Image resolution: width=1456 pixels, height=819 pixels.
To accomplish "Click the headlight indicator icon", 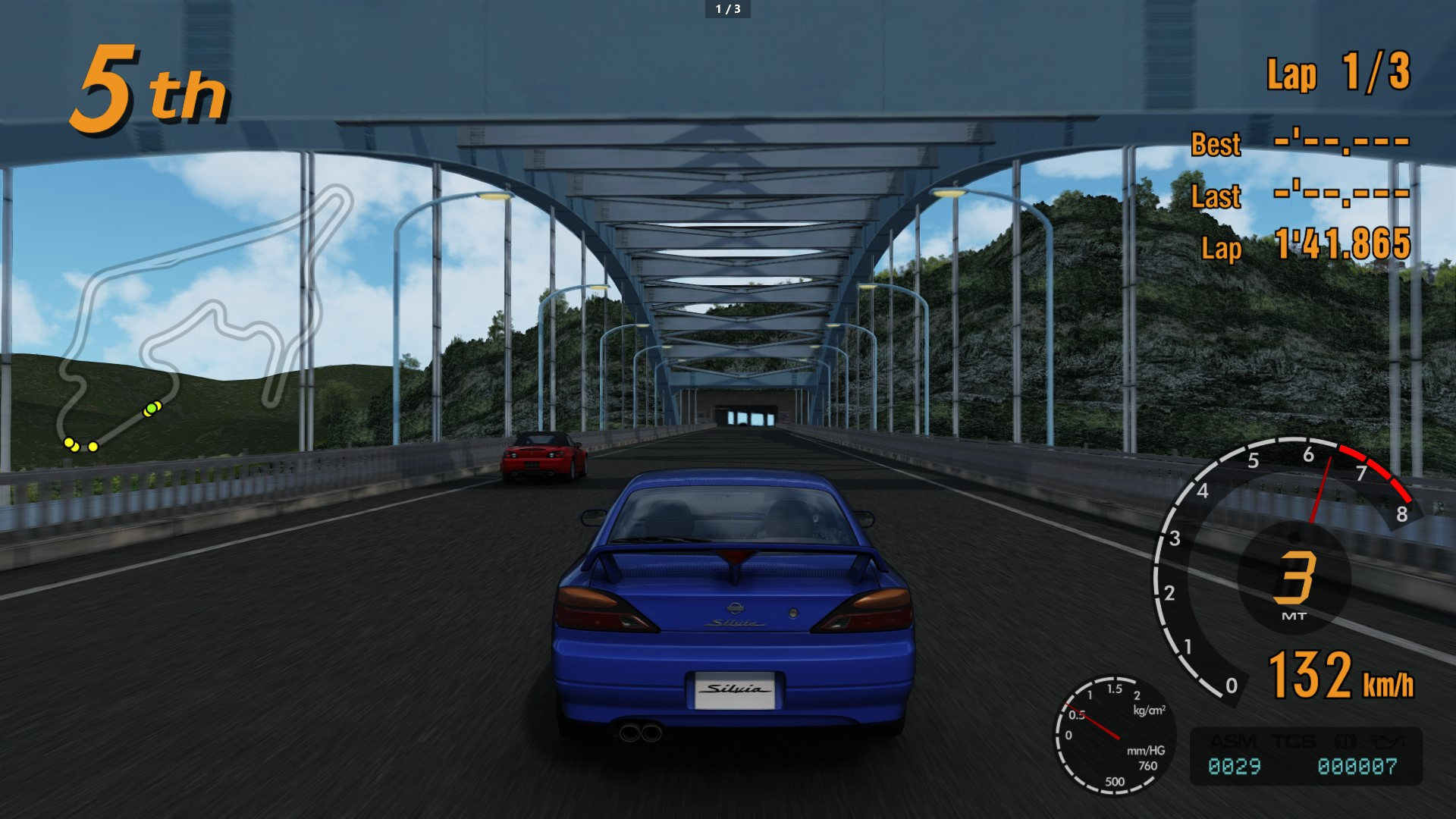I will tap(1388, 741).
